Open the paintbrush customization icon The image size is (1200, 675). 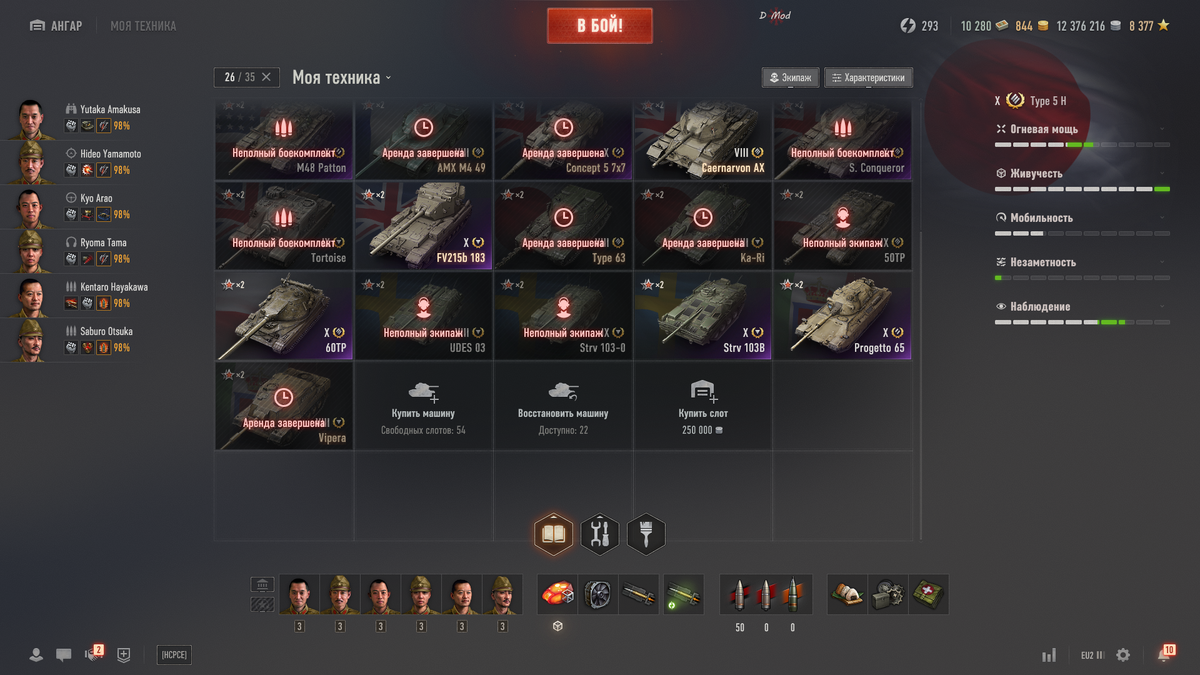click(646, 534)
